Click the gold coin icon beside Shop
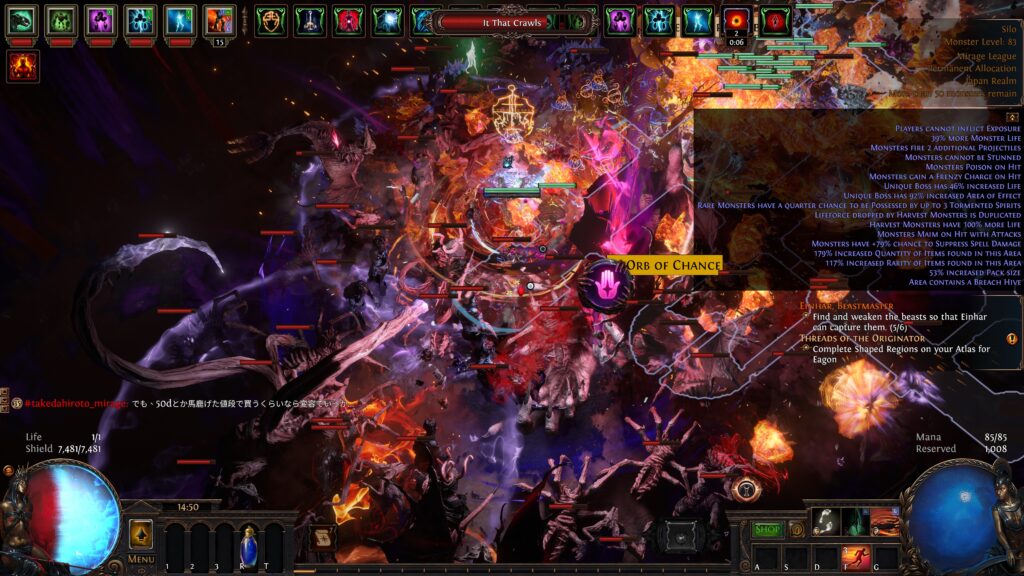 (797, 529)
